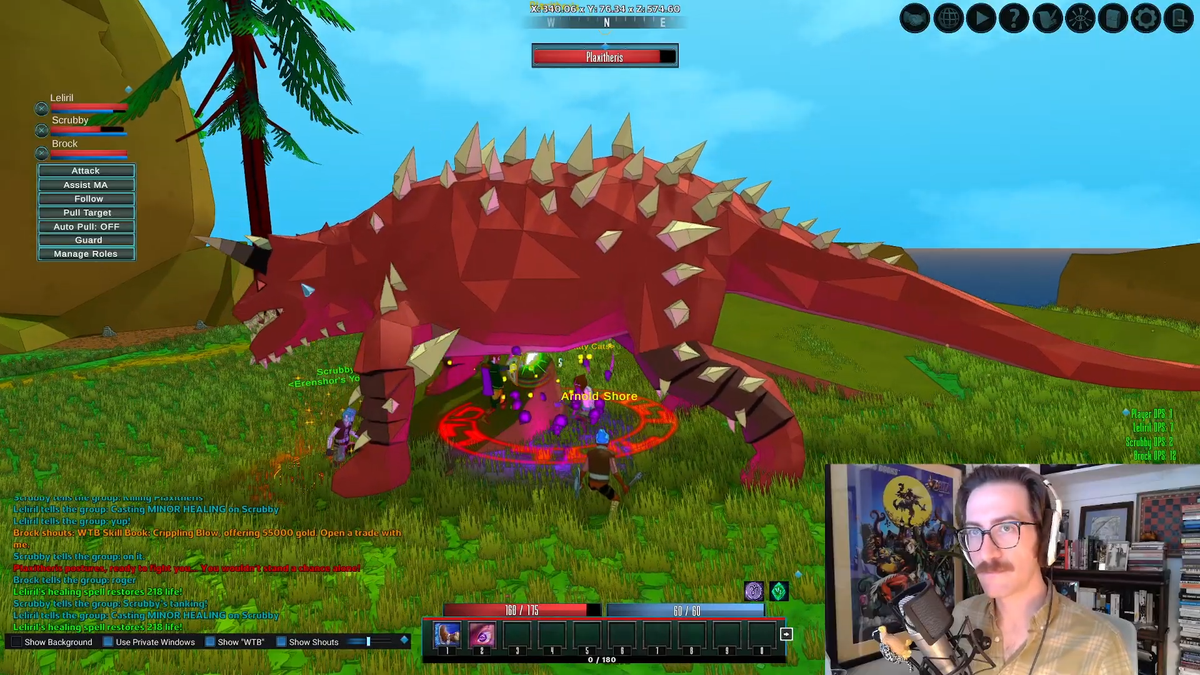Disable the Show Shouts checkbox
Screen dimensions: 1200x675
[x=281, y=642]
